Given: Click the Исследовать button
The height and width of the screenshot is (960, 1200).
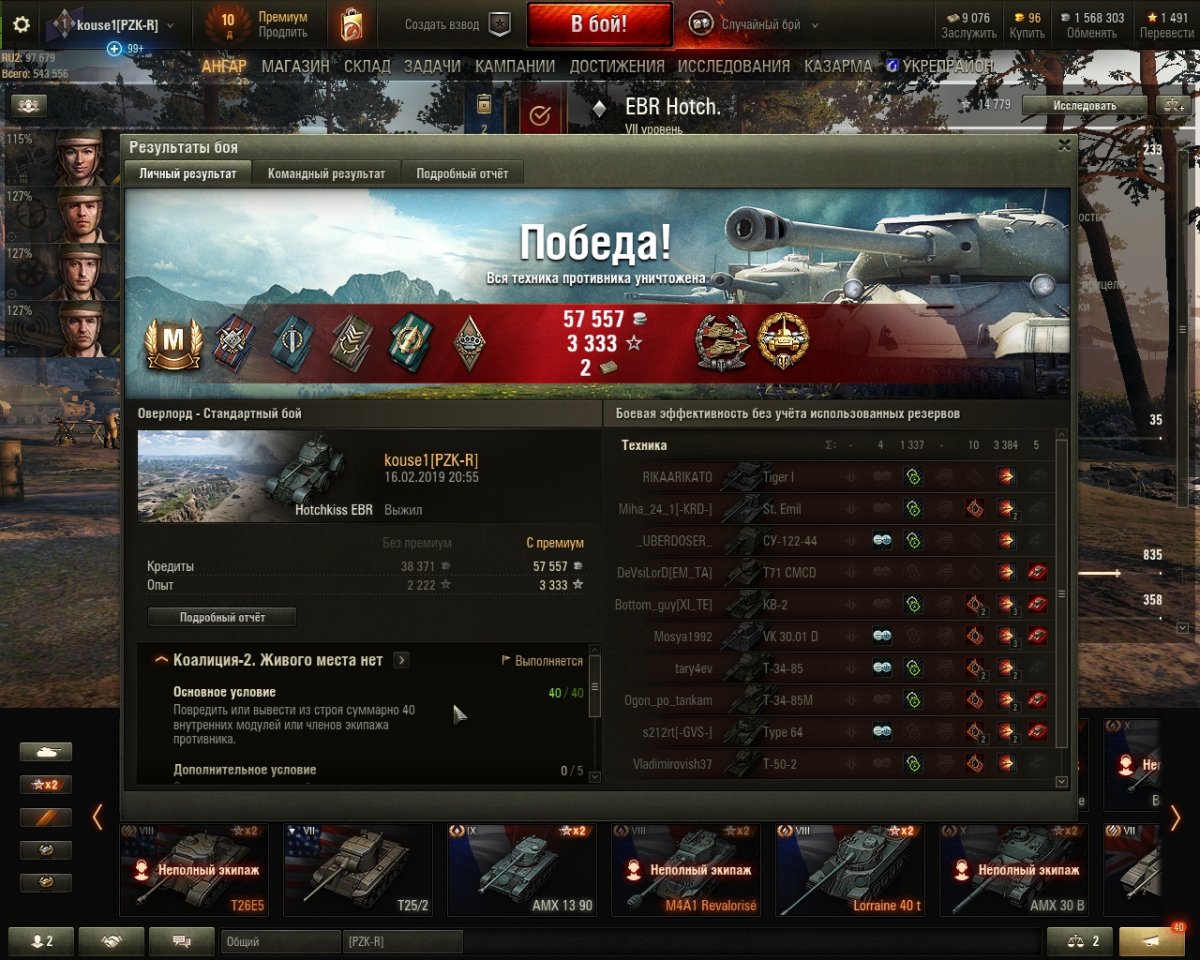Looking at the screenshot, I should [1084, 105].
